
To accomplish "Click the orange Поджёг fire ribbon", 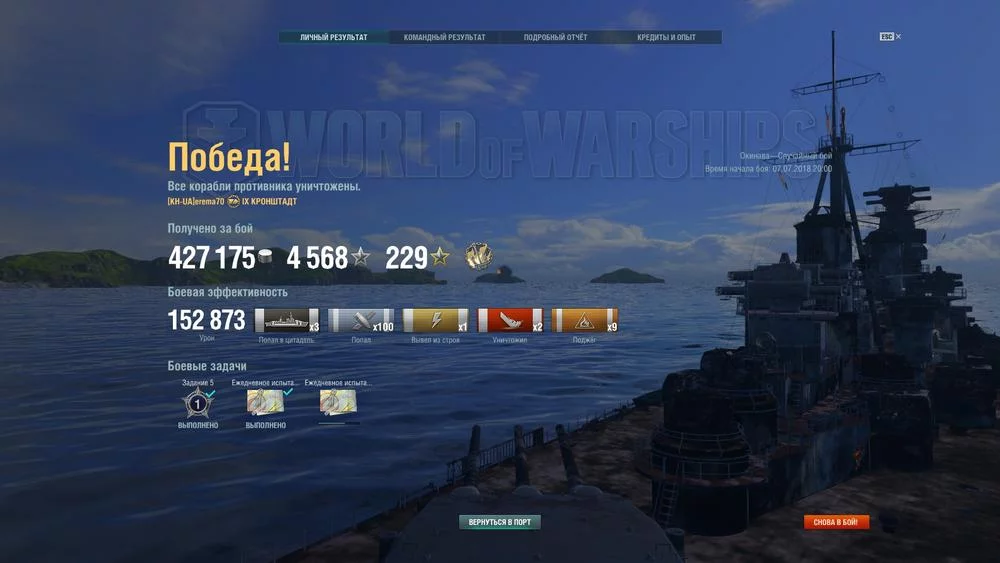I will pos(584,321).
